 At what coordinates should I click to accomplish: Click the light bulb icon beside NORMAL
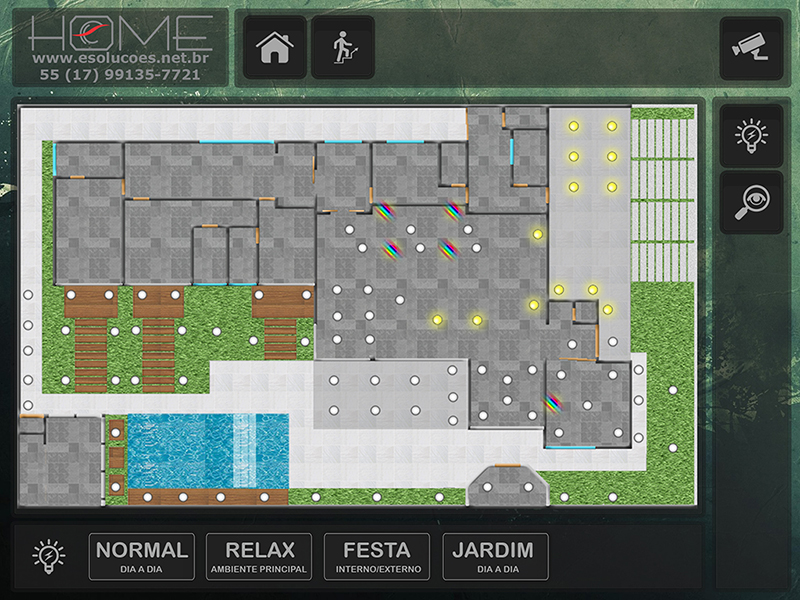(48, 556)
